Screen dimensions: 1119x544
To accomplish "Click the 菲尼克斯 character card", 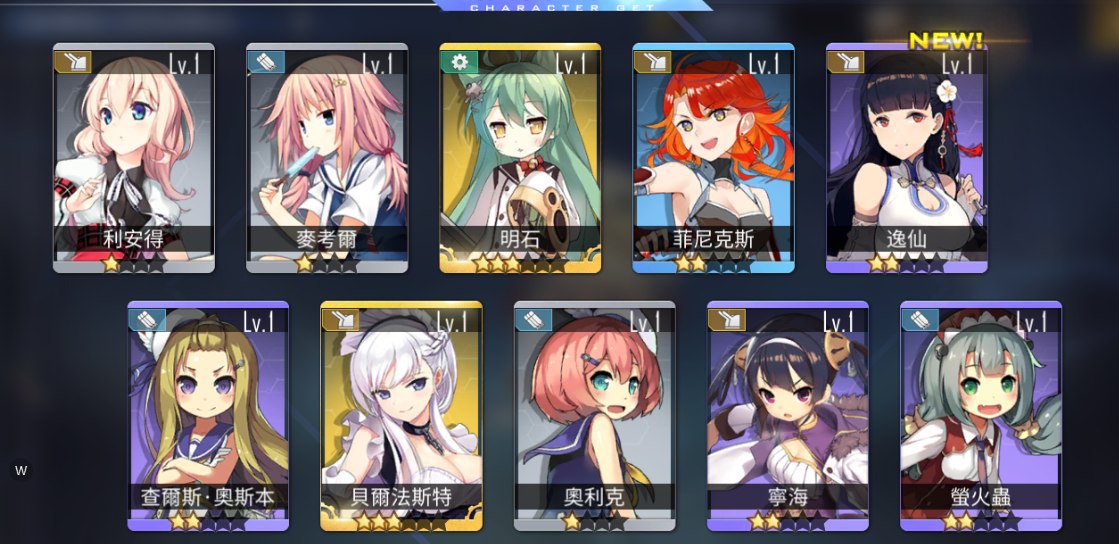I will point(713,158).
